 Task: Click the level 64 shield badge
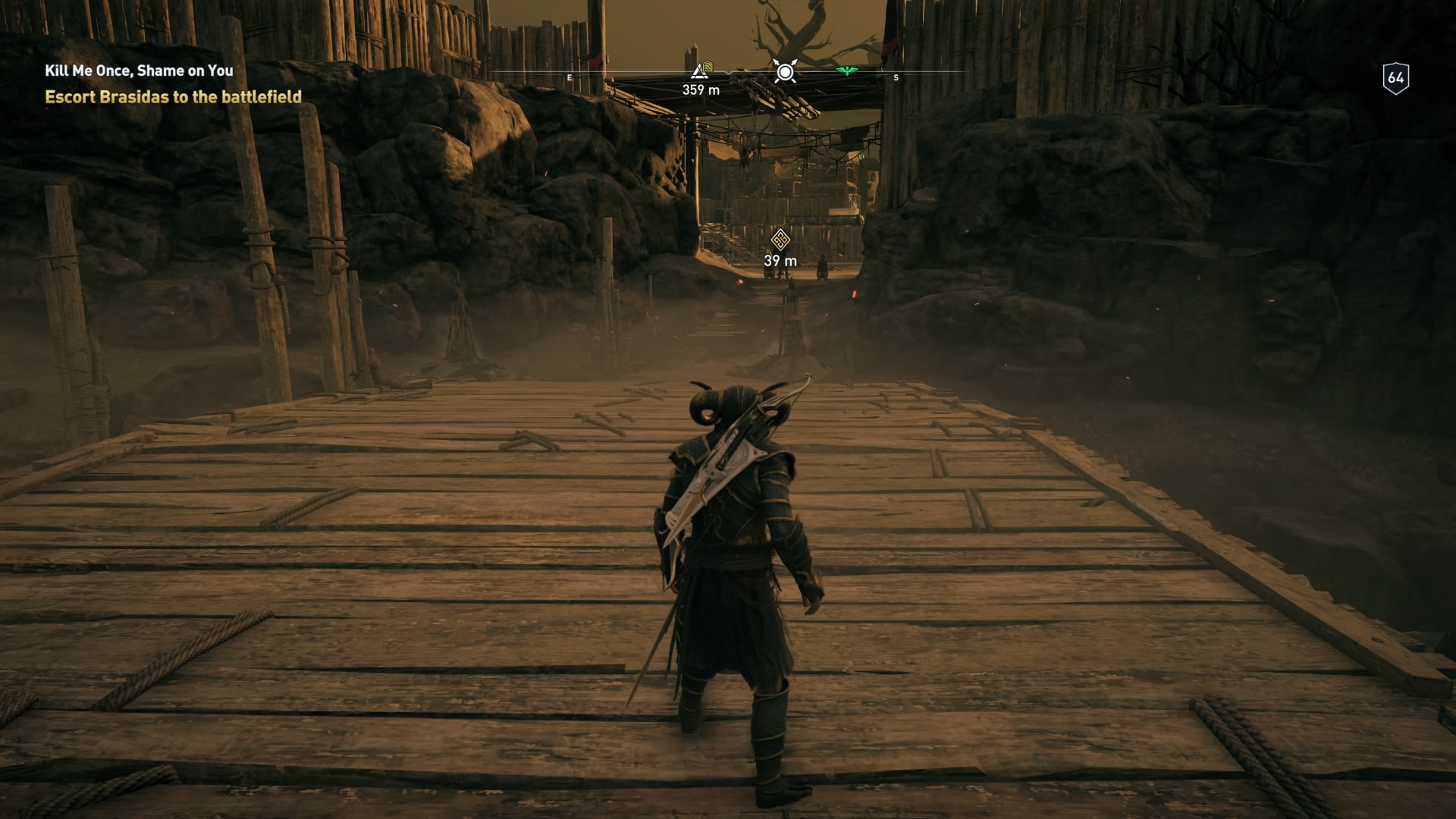pos(1395,78)
